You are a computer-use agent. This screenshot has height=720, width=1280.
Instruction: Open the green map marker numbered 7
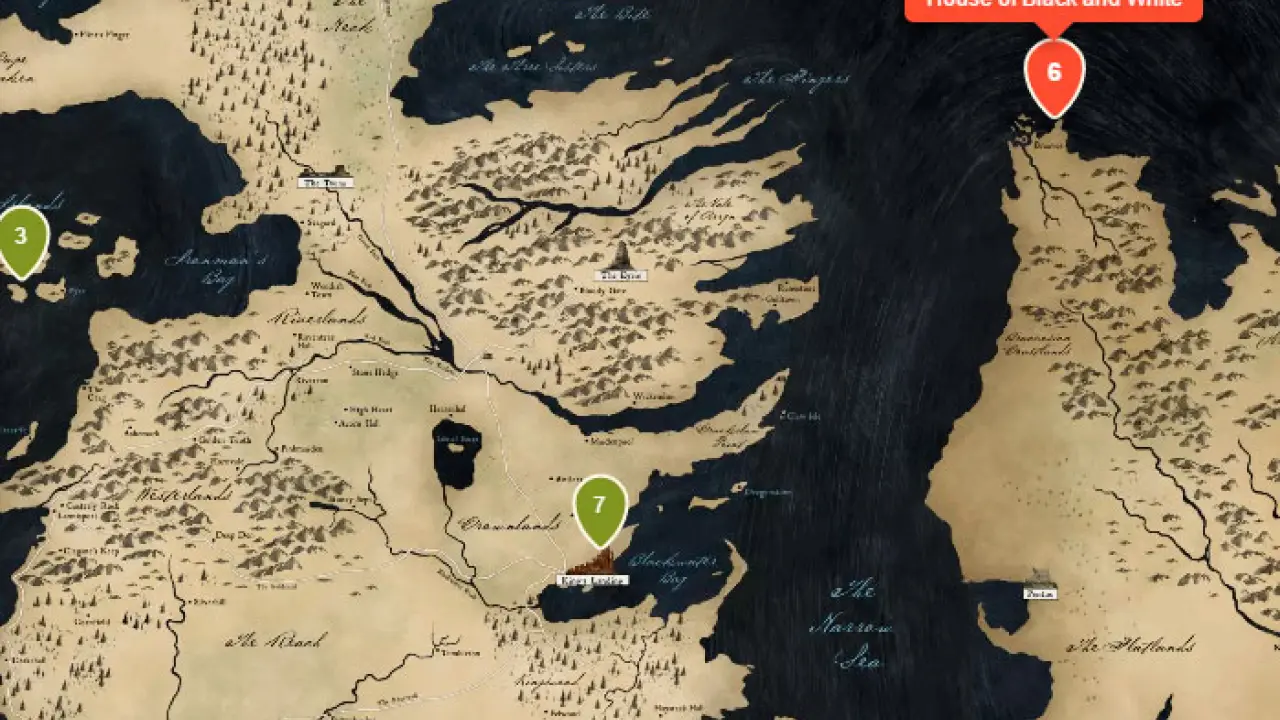(x=600, y=506)
